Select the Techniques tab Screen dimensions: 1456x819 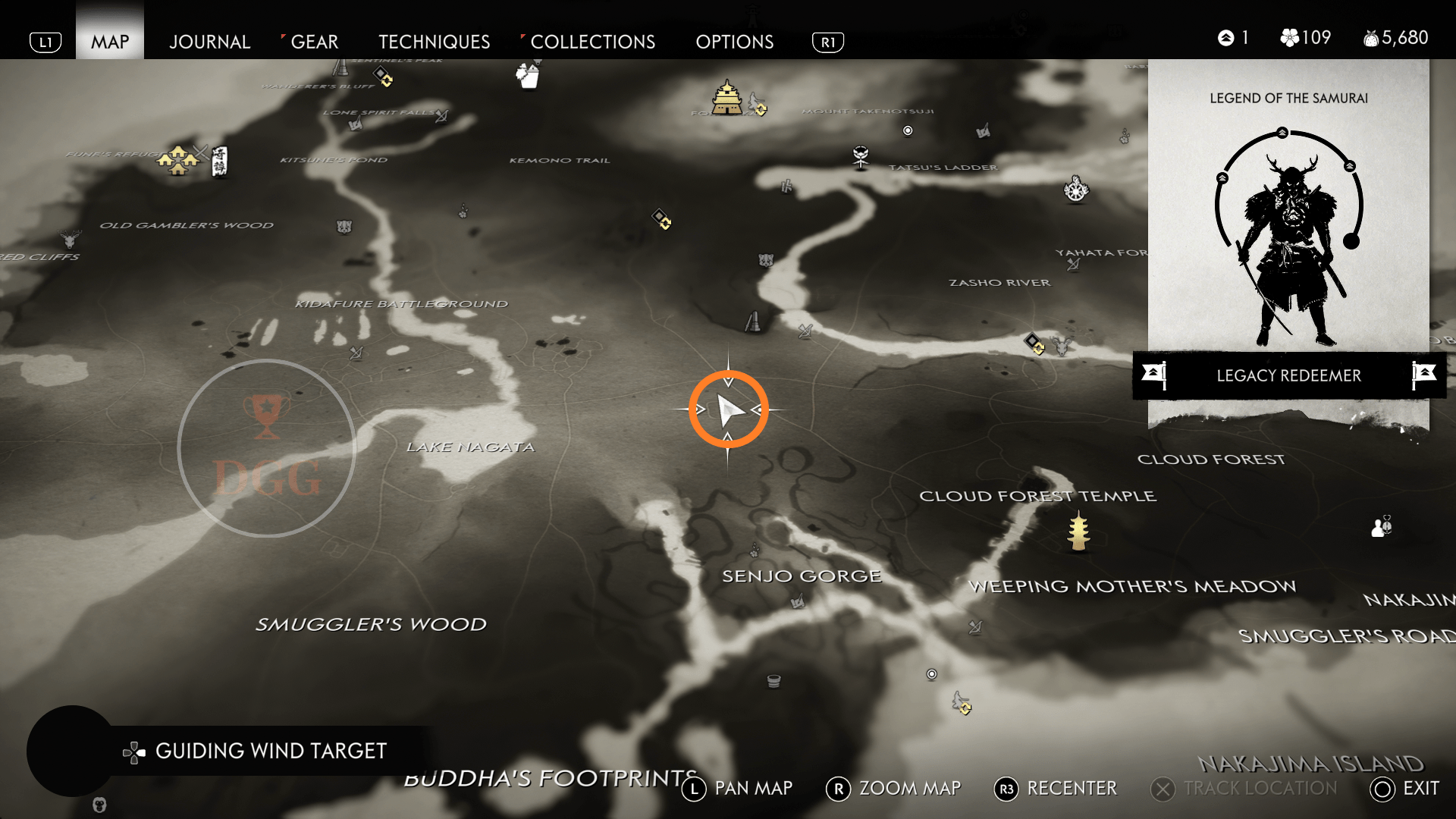pyautogui.click(x=434, y=42)
